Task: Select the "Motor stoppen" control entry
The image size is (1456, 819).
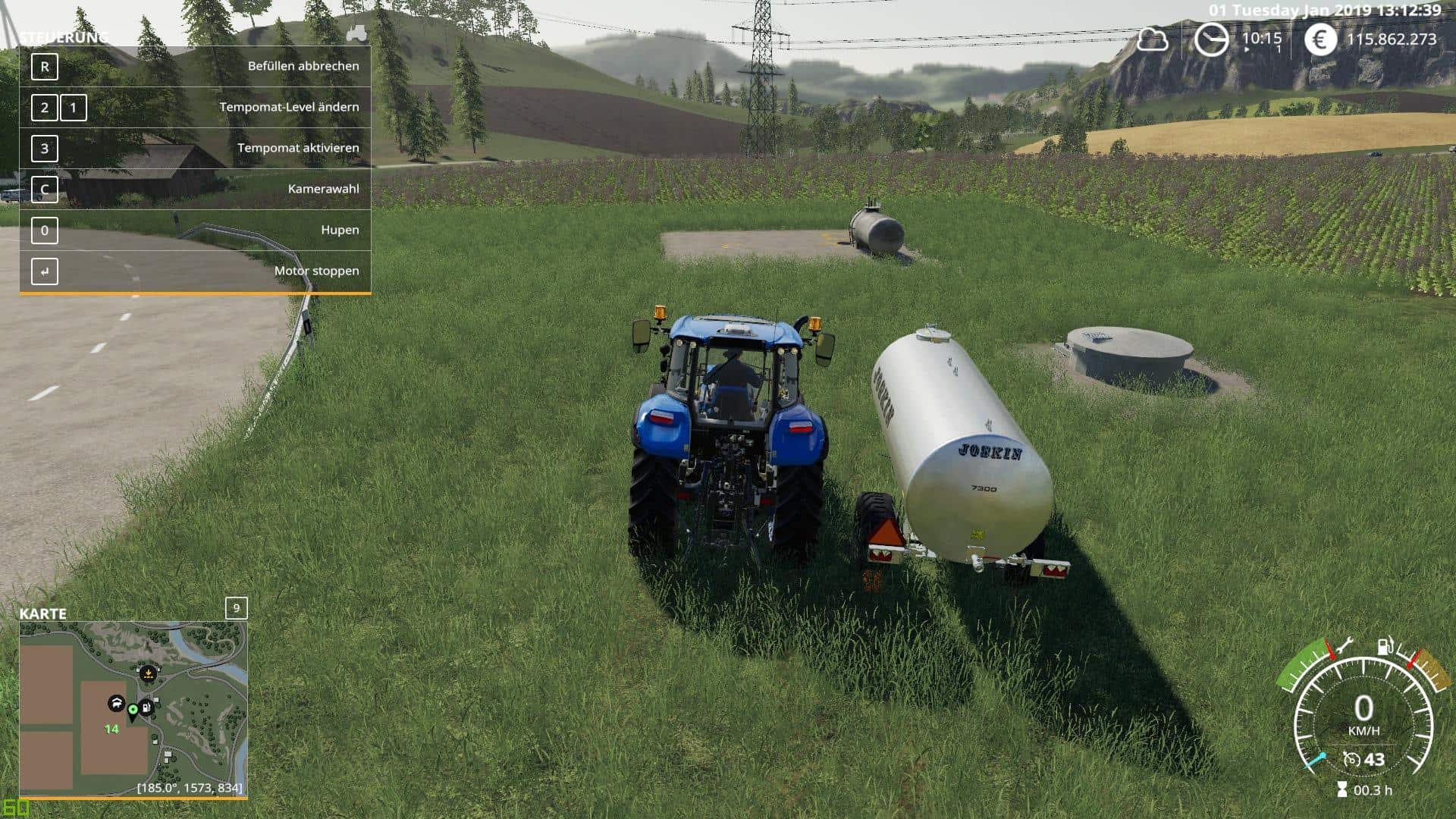Action: pyautogui.click(x=195, y=271)
